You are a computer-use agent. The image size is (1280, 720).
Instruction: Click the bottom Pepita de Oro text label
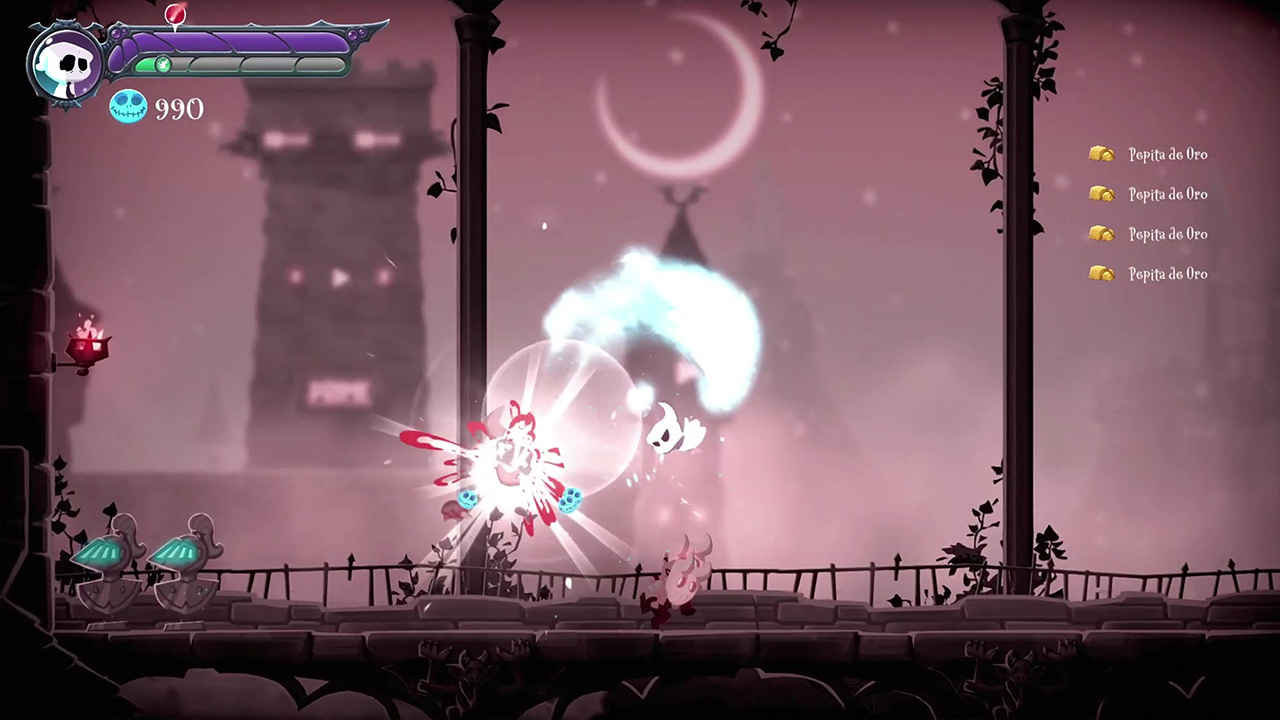(x=1168, y=274)
